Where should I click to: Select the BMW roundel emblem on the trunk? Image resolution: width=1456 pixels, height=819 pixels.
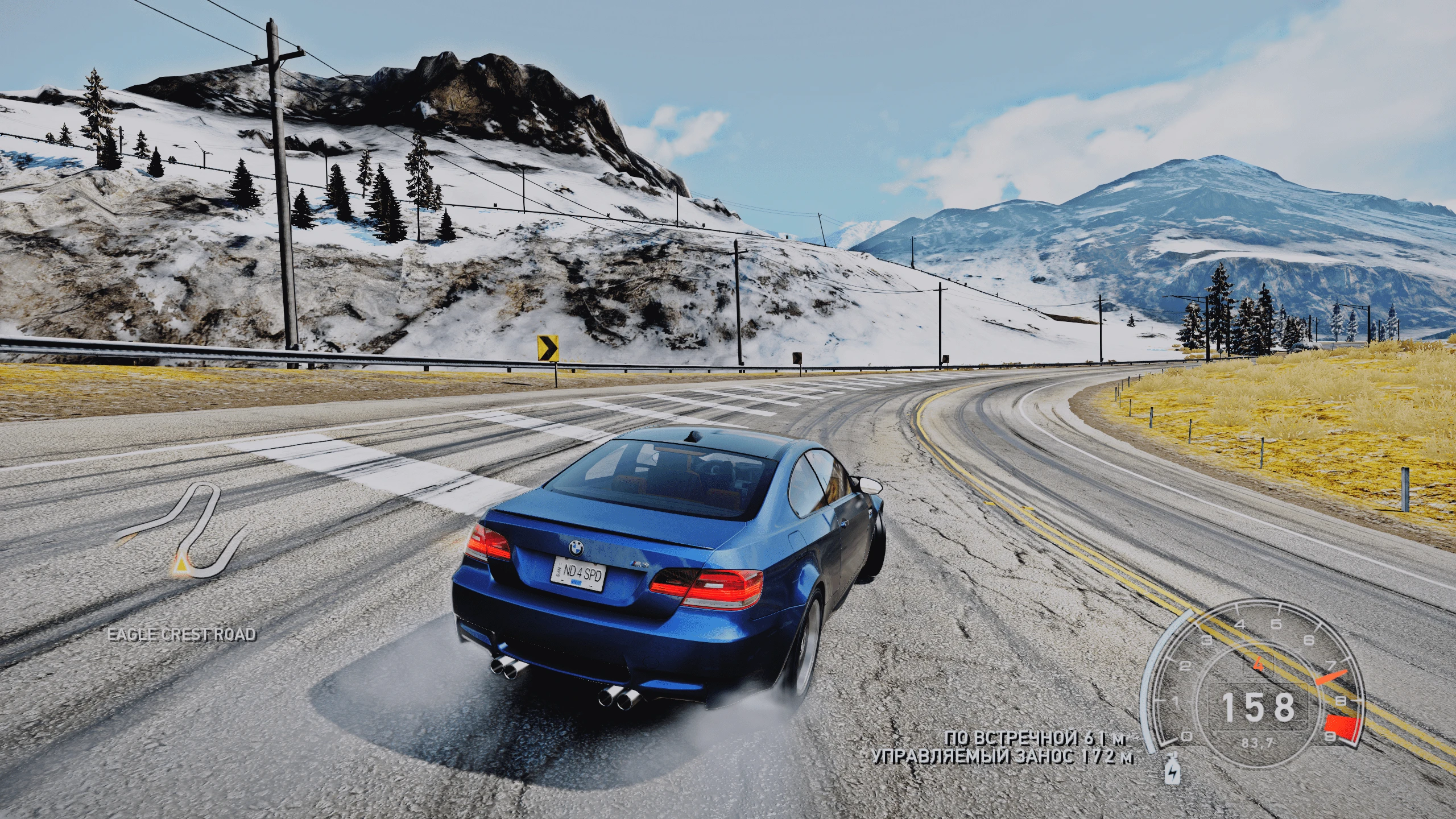(576, 548)
